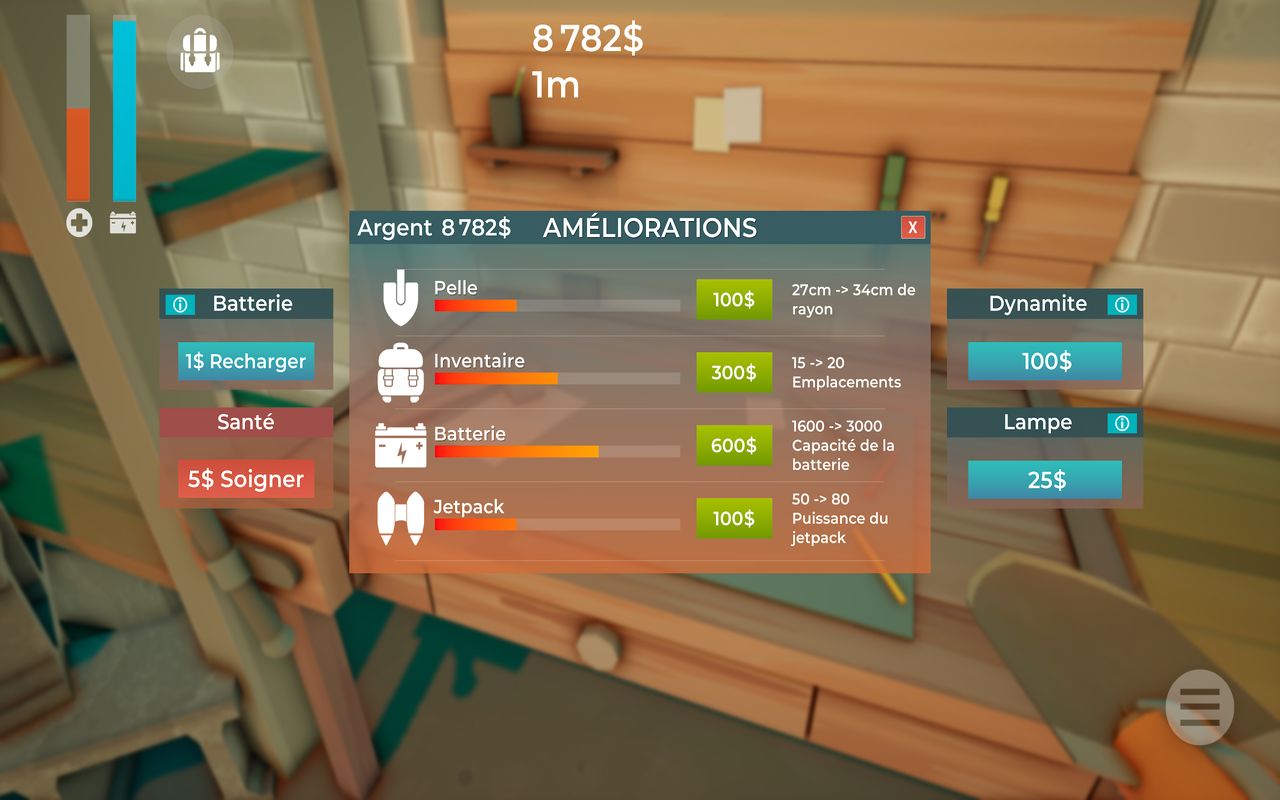
Task: Open the Dynamite info icon
Action: click(1122, 305)
